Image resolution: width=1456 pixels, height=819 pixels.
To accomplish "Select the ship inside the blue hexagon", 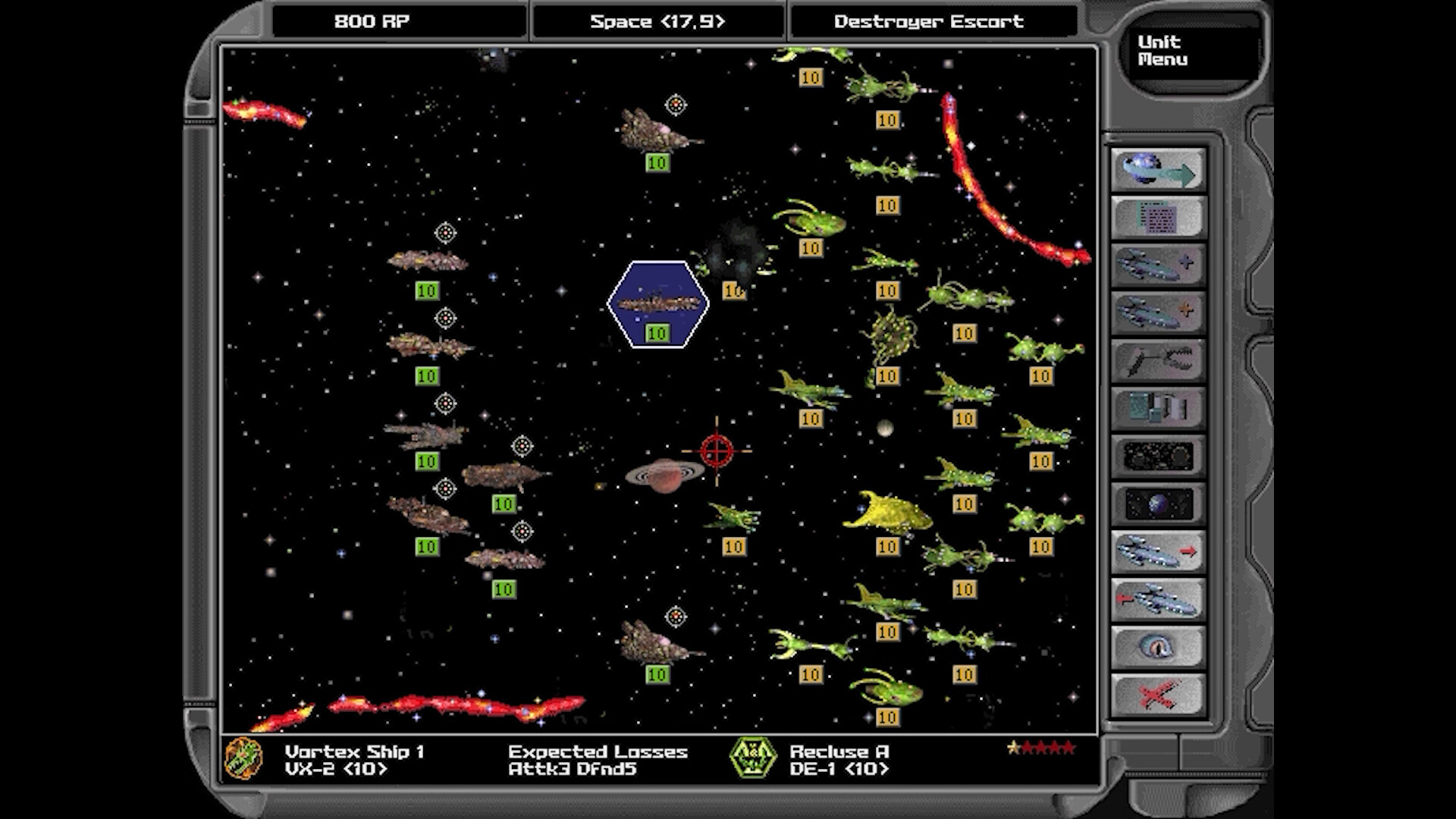I will click(658, 302).
